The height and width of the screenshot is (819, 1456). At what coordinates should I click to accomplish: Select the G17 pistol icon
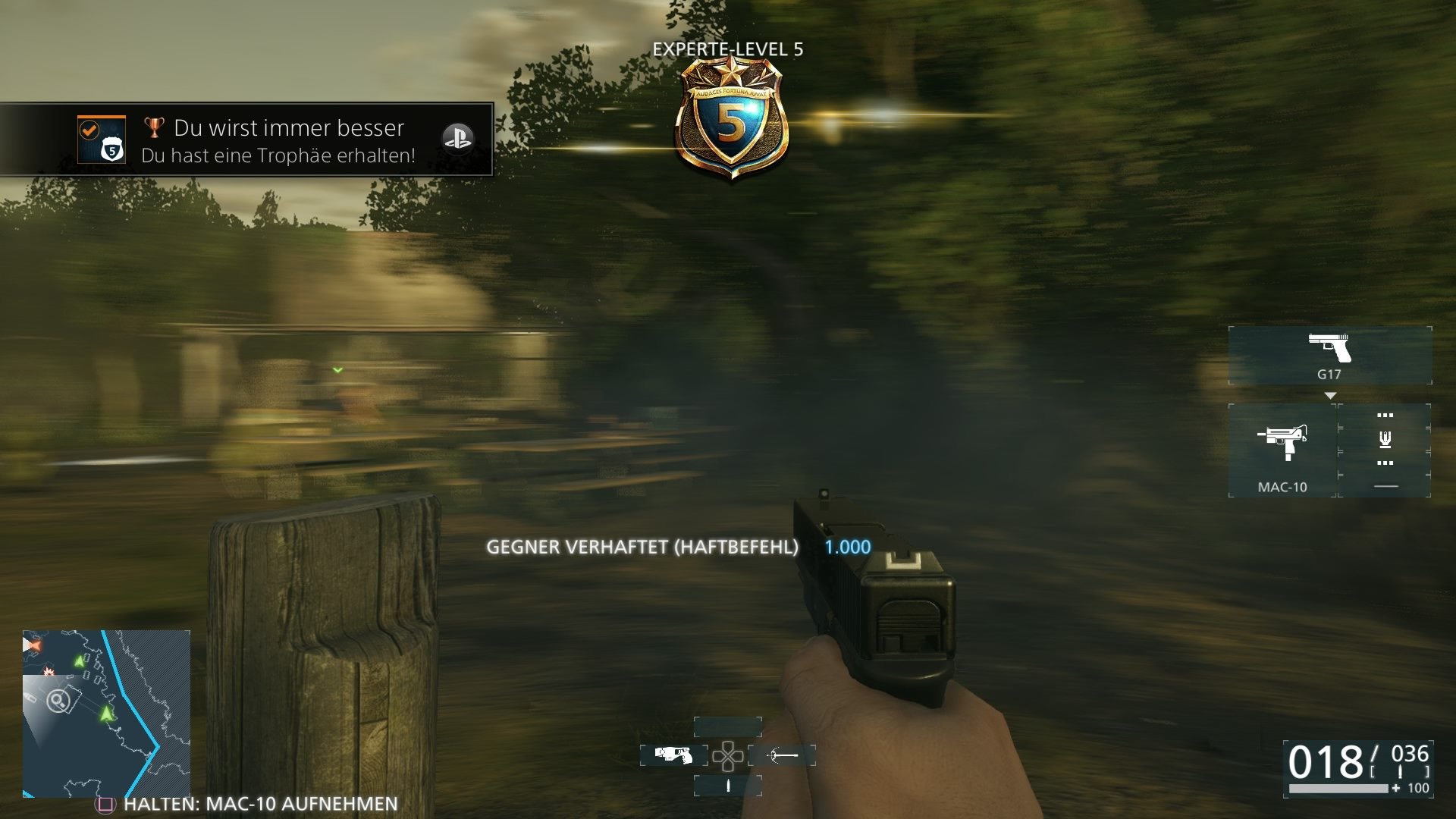click(x=1330, y=349)
